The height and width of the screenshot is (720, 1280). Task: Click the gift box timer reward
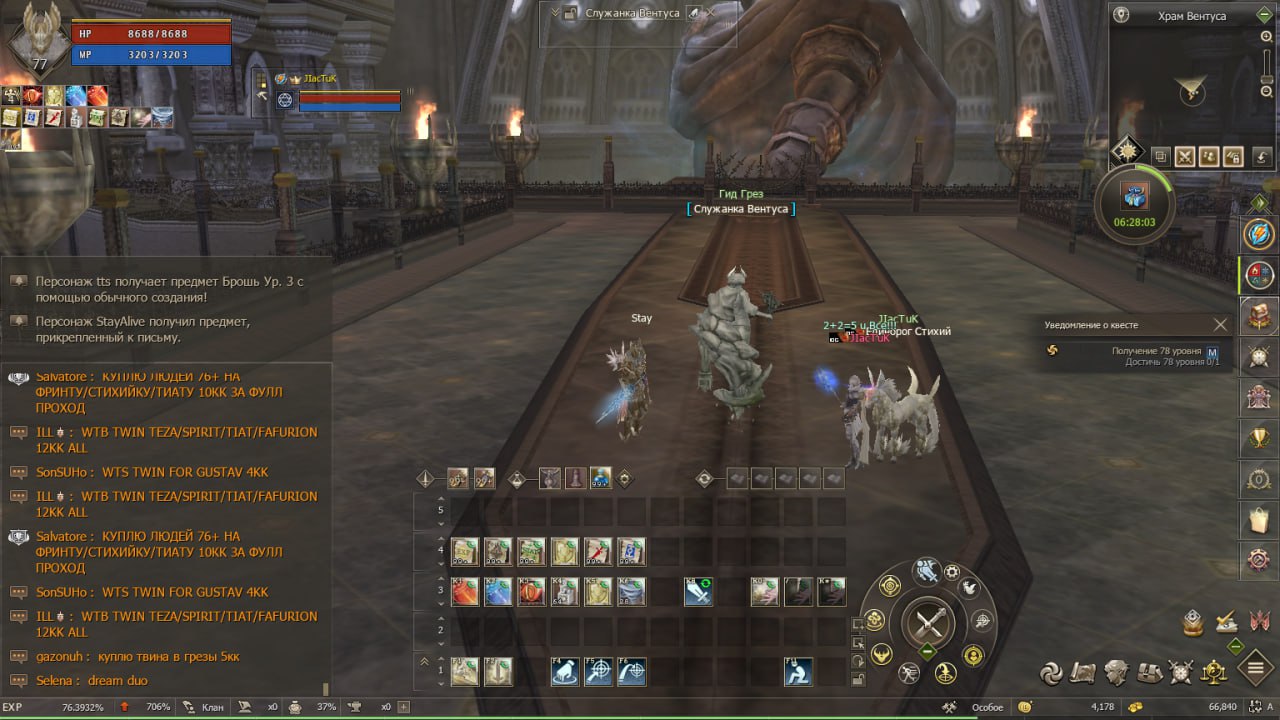pyautogui.click(x=1134, y=195)
